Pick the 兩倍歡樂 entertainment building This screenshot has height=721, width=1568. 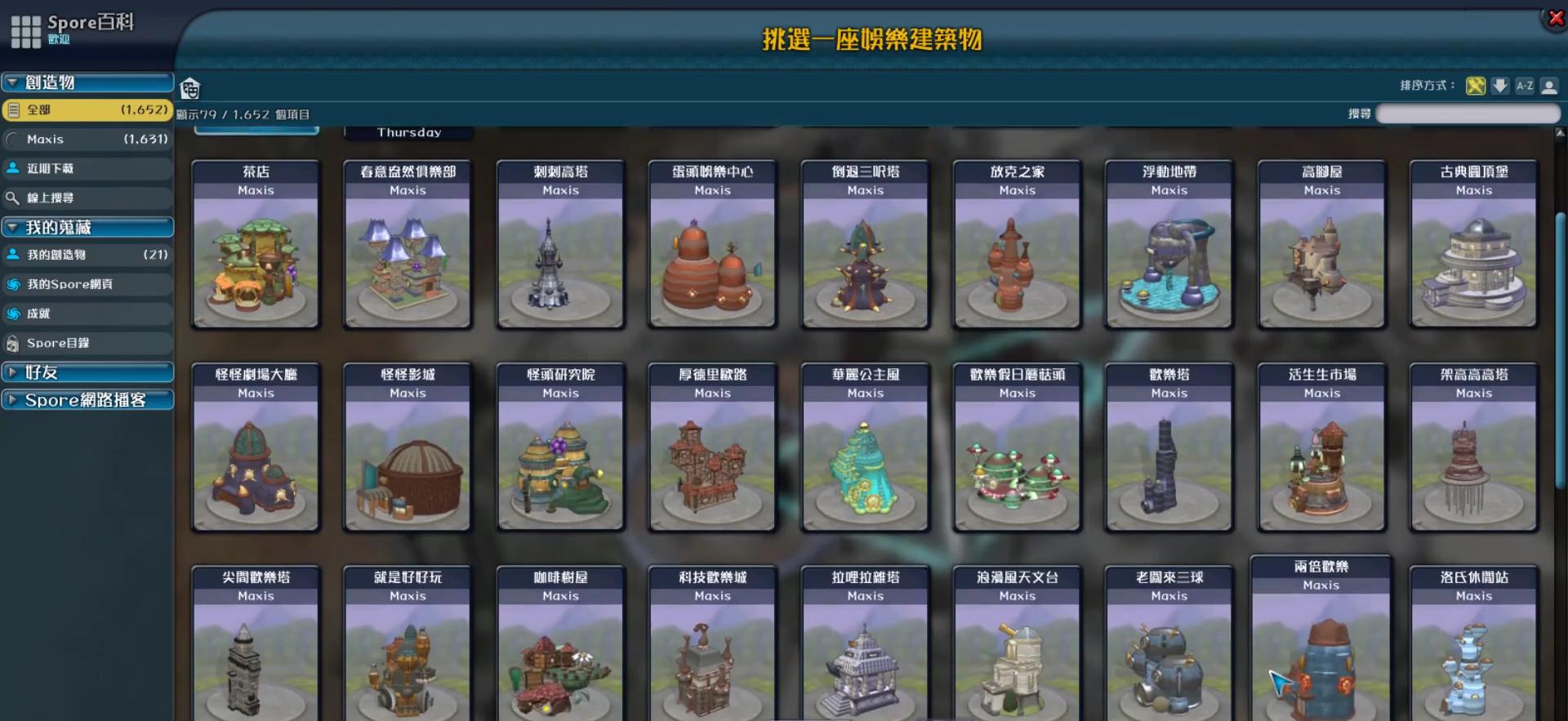pos(1321,645)
